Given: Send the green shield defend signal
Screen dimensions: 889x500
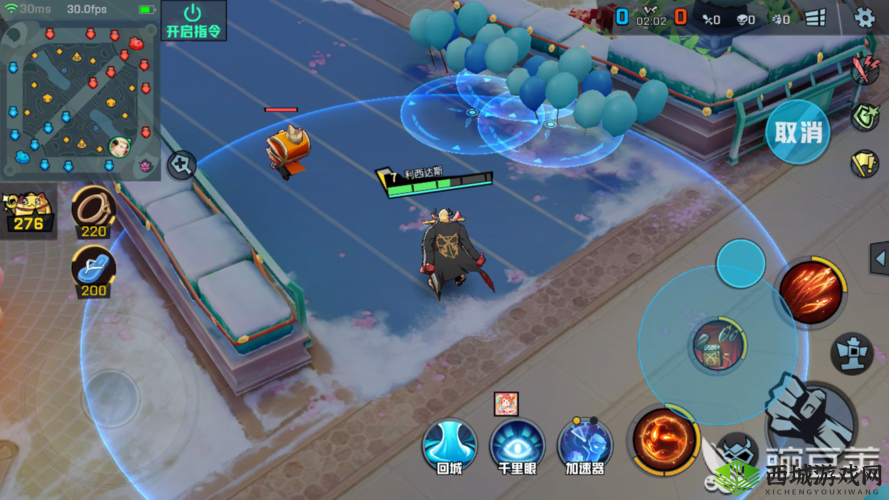Looking at the screenshot, I should [865, 117].
